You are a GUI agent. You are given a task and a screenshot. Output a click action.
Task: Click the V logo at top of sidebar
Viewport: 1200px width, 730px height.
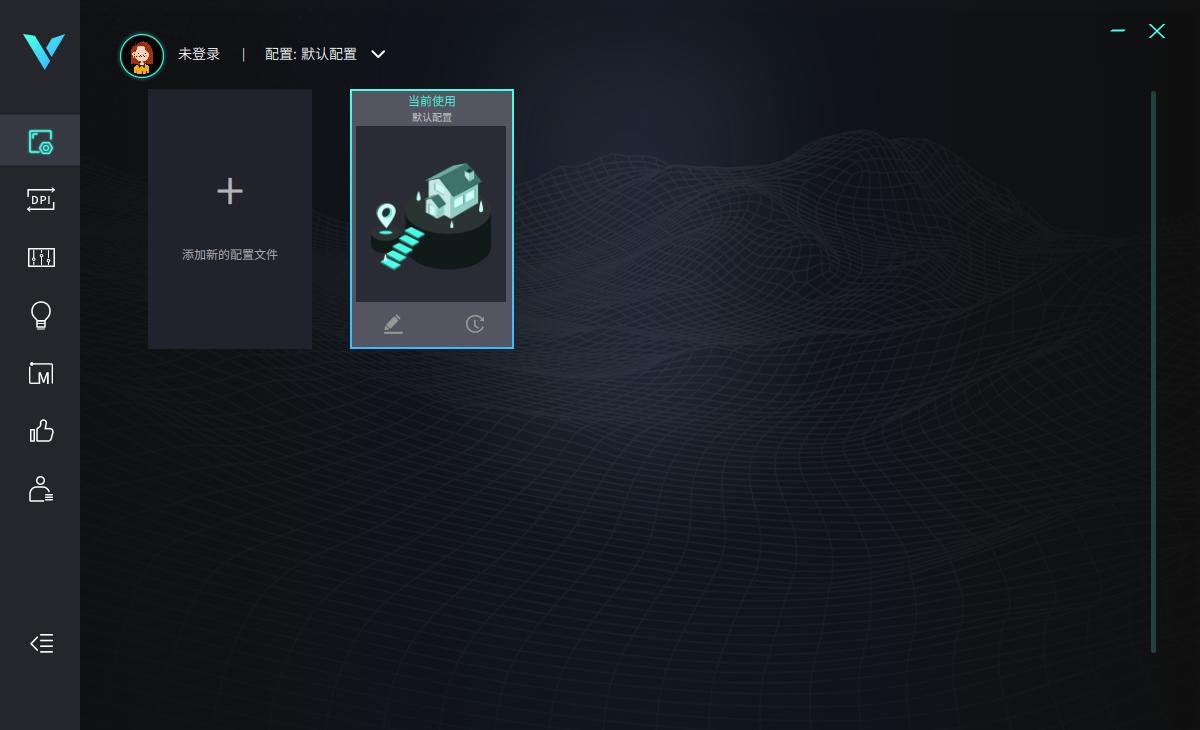44,51
